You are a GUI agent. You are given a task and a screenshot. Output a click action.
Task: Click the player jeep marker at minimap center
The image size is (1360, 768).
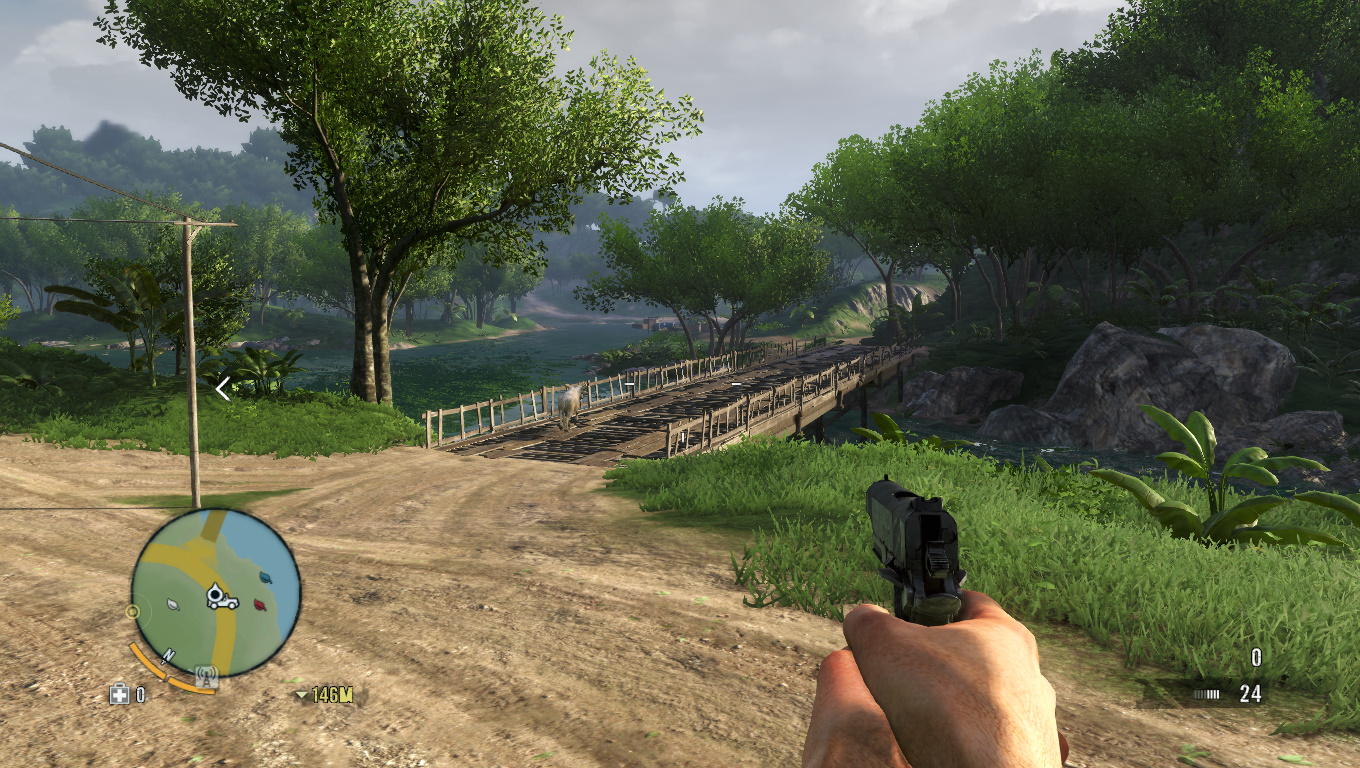tap(223, 595)
